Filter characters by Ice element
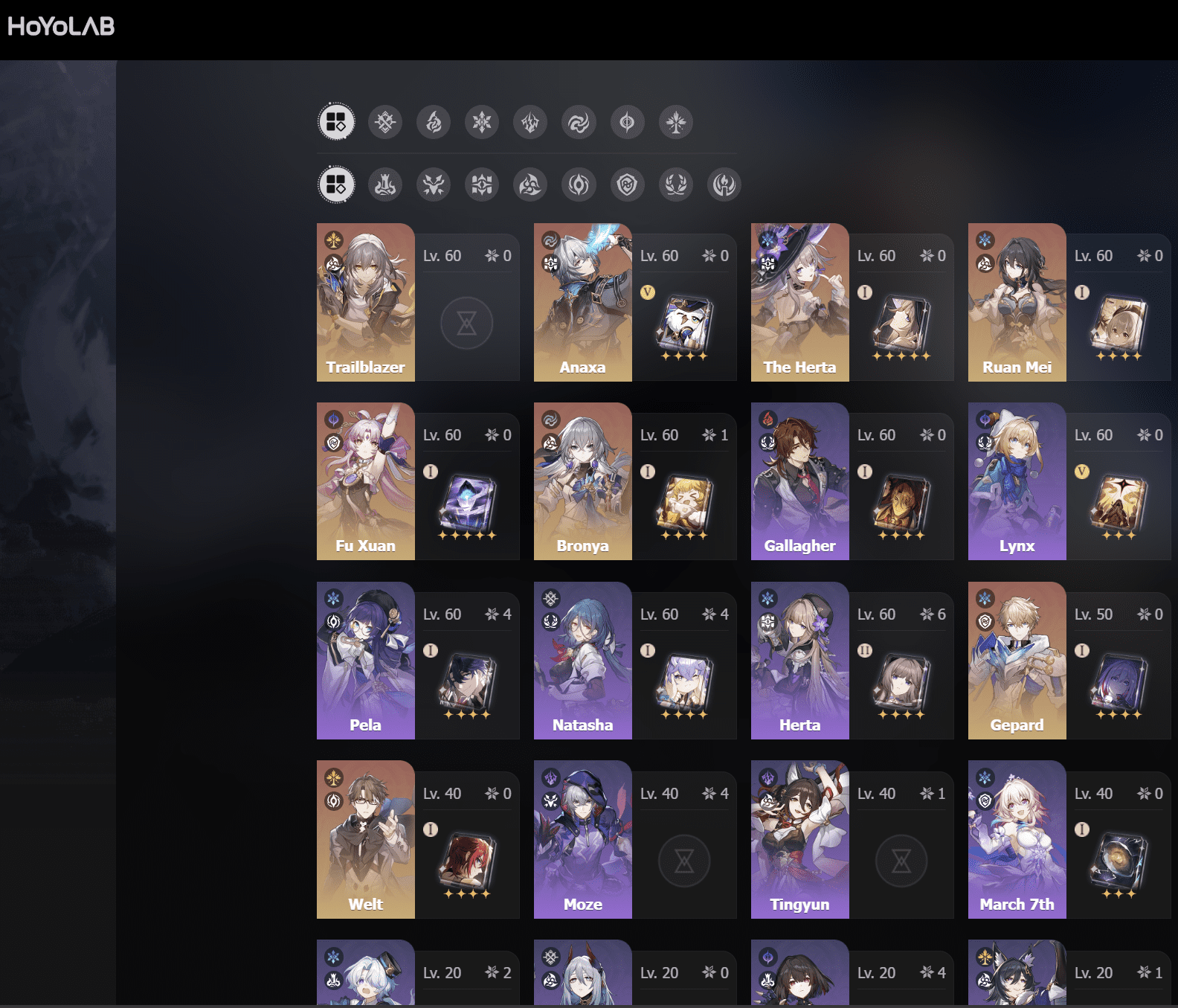The height and width of the screenshot is (1008, 1178). pyautogui.click(x=482, y=123)
